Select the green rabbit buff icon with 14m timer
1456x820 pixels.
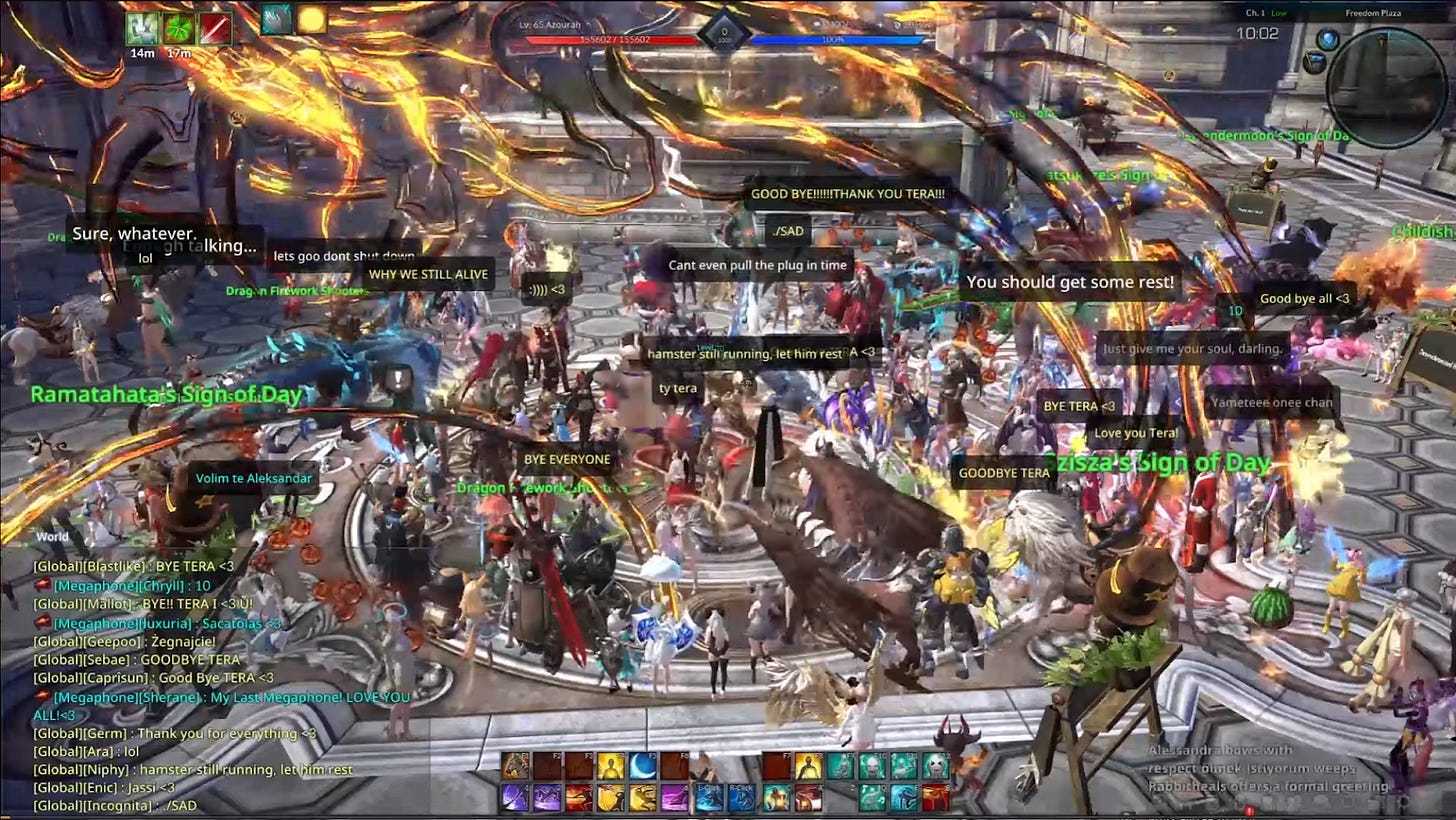tap(143, 27)
